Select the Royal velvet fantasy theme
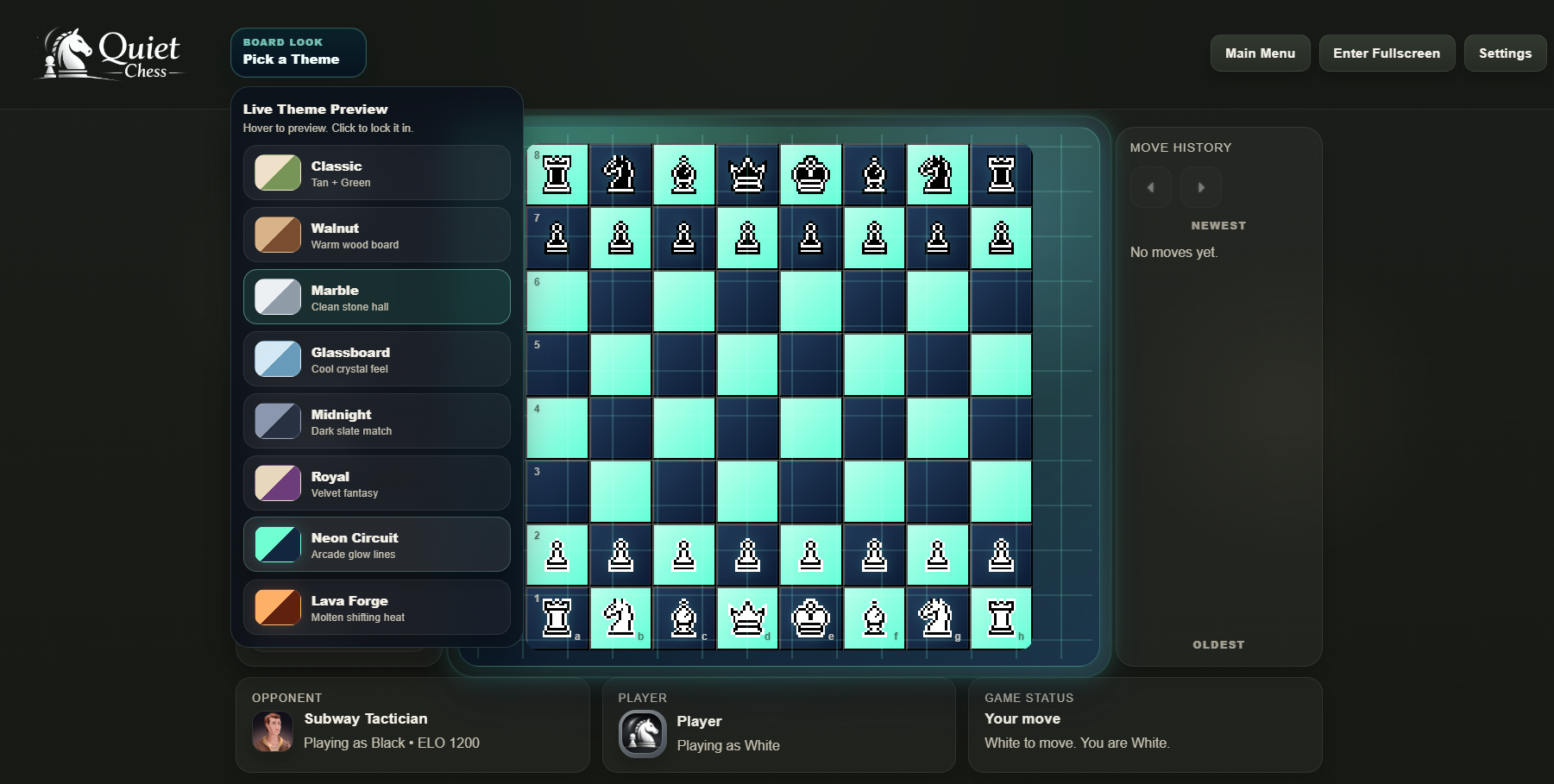1554x784 pixels. coord(377,483)
